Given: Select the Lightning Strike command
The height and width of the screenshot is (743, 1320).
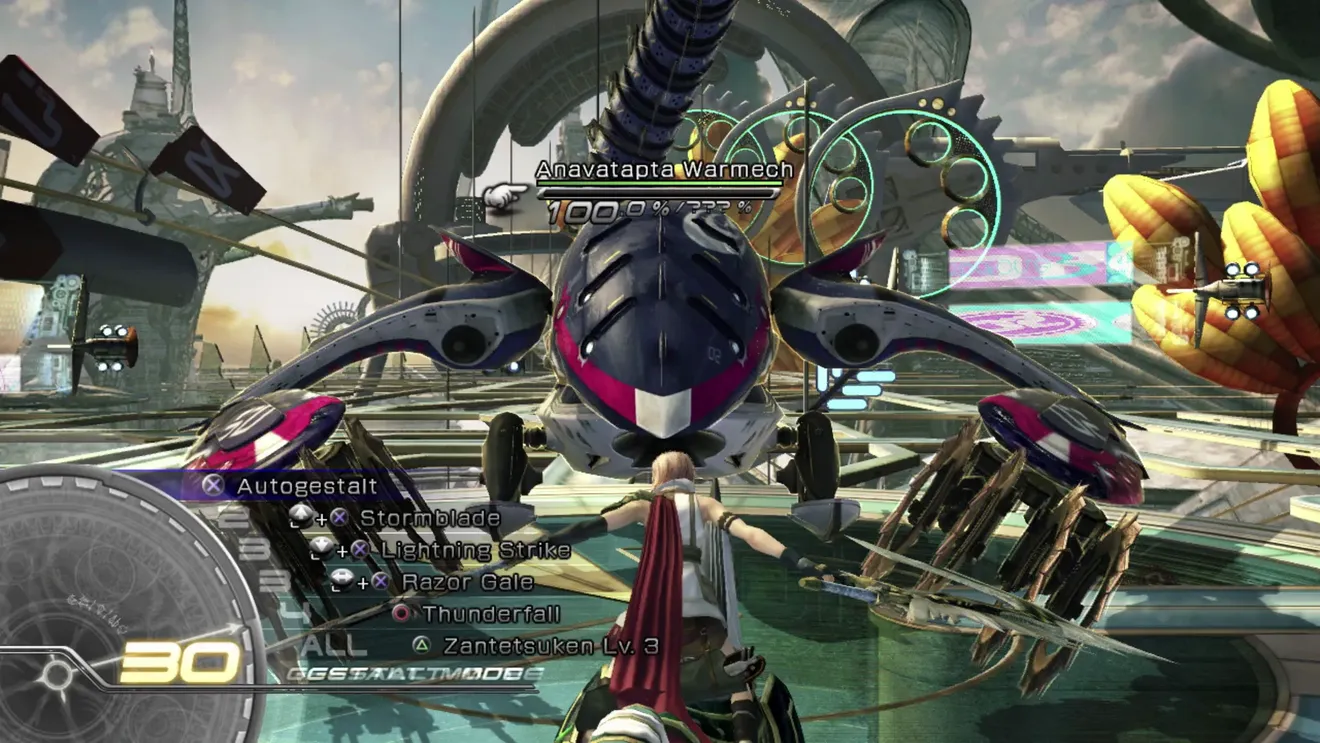Looking at the screenshot, I should coord(475,550).
